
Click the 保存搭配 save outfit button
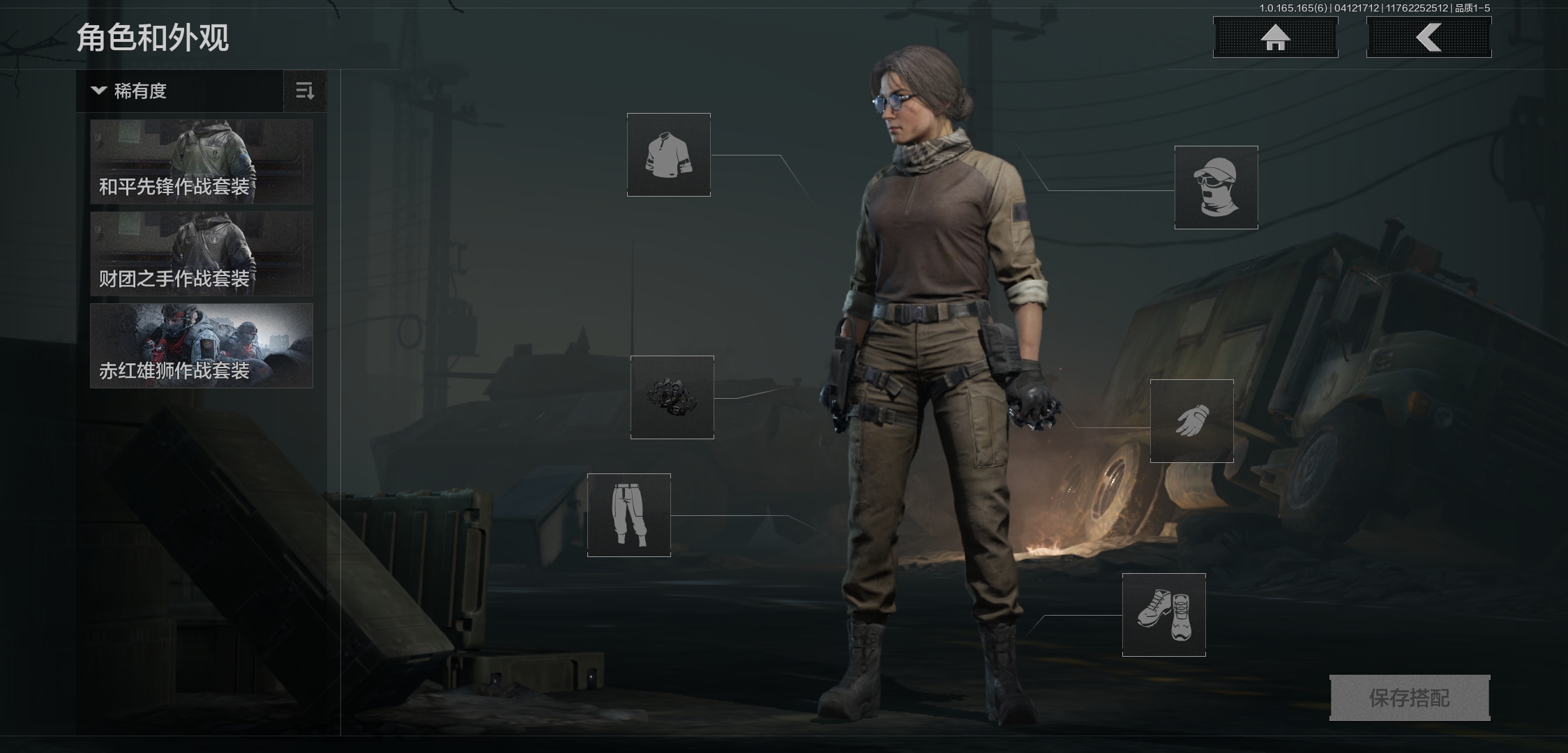pyautogui.click(x=1409, y=697)
